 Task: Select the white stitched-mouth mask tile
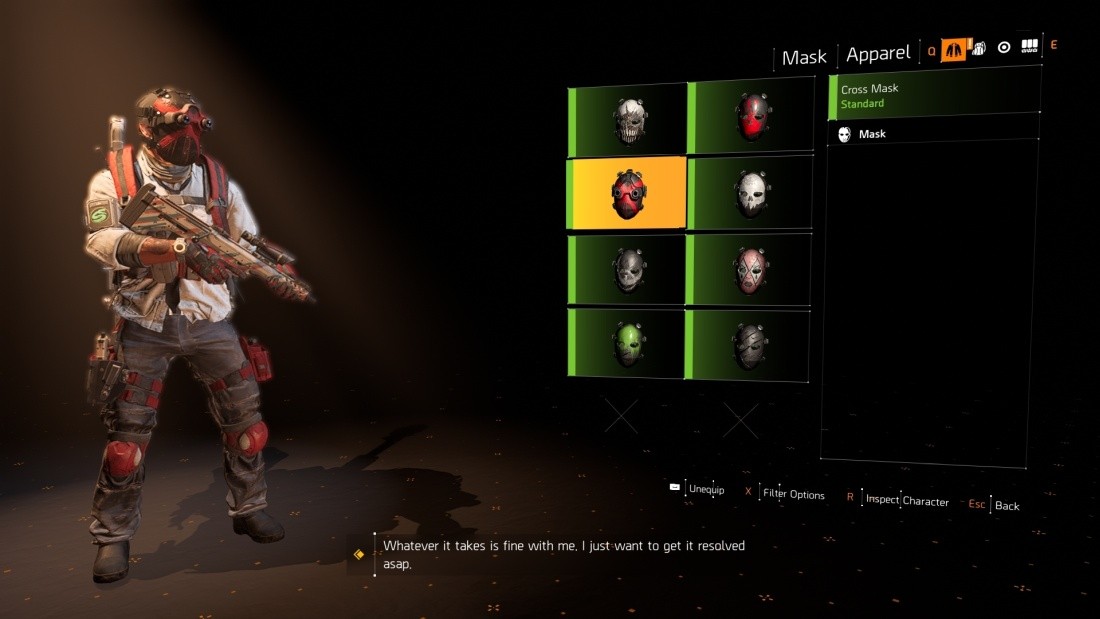[x=629, y=119]
